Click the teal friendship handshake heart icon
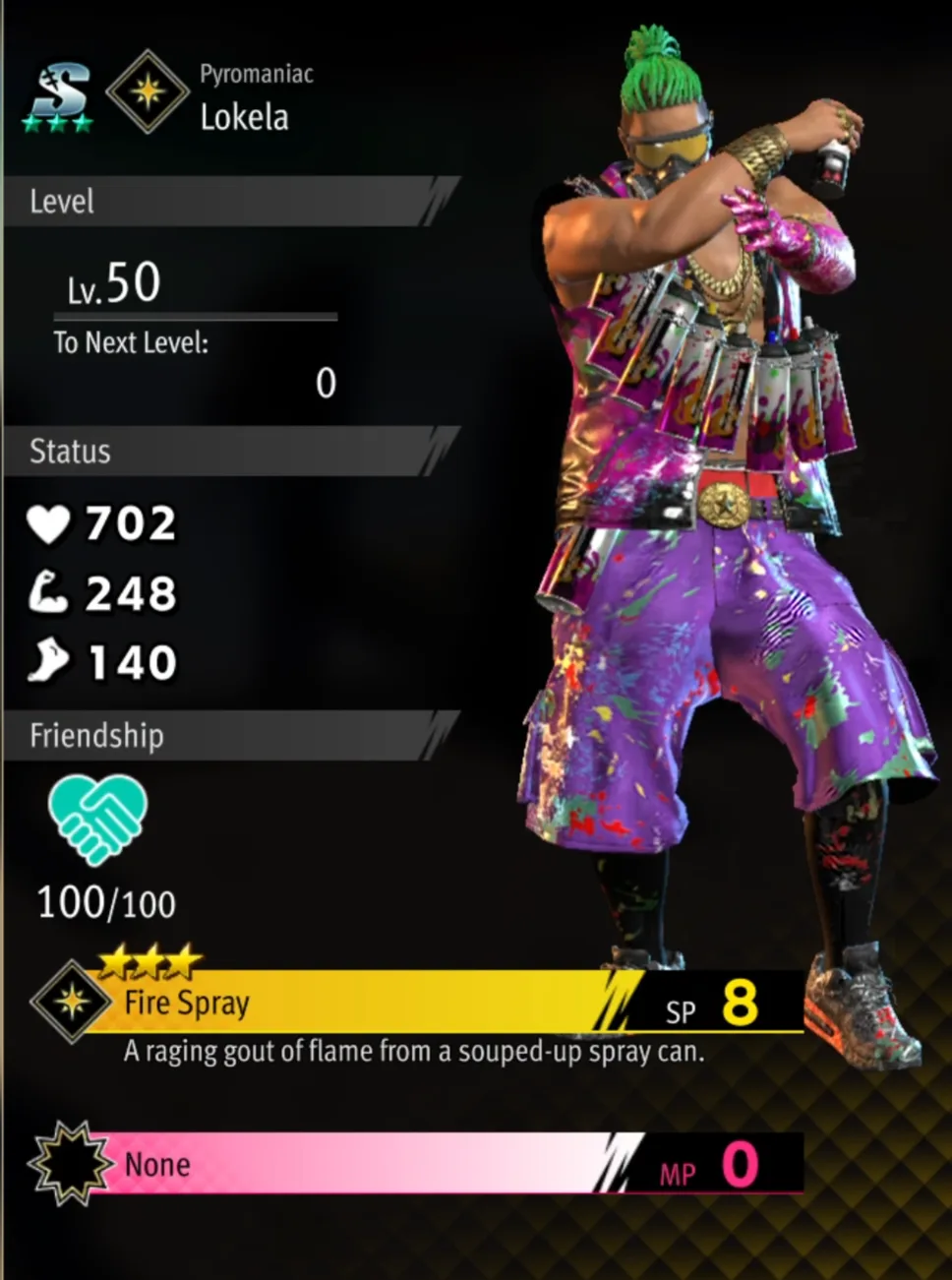952x1280 pixels. pyautogui.click(x=97, y=818)
